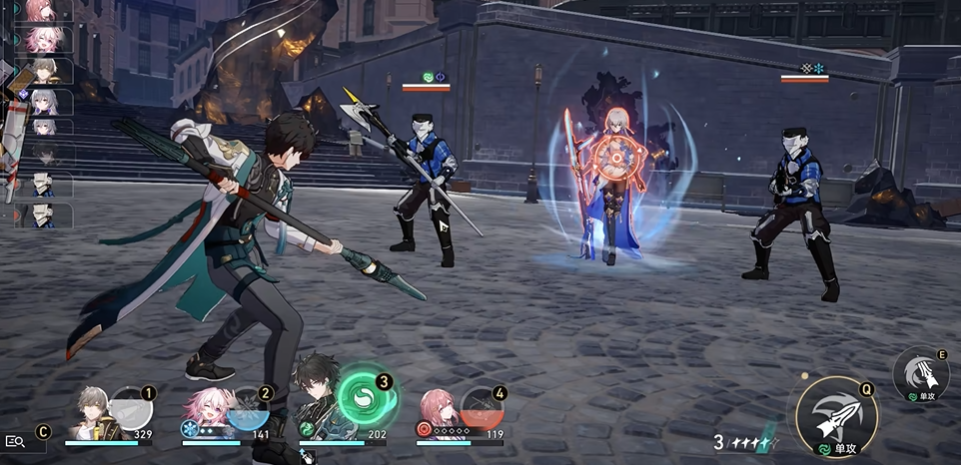961x465 pixels.
Task: Trigger the Trailblazer's ultimate icon
Action: [x=131, y=408]
